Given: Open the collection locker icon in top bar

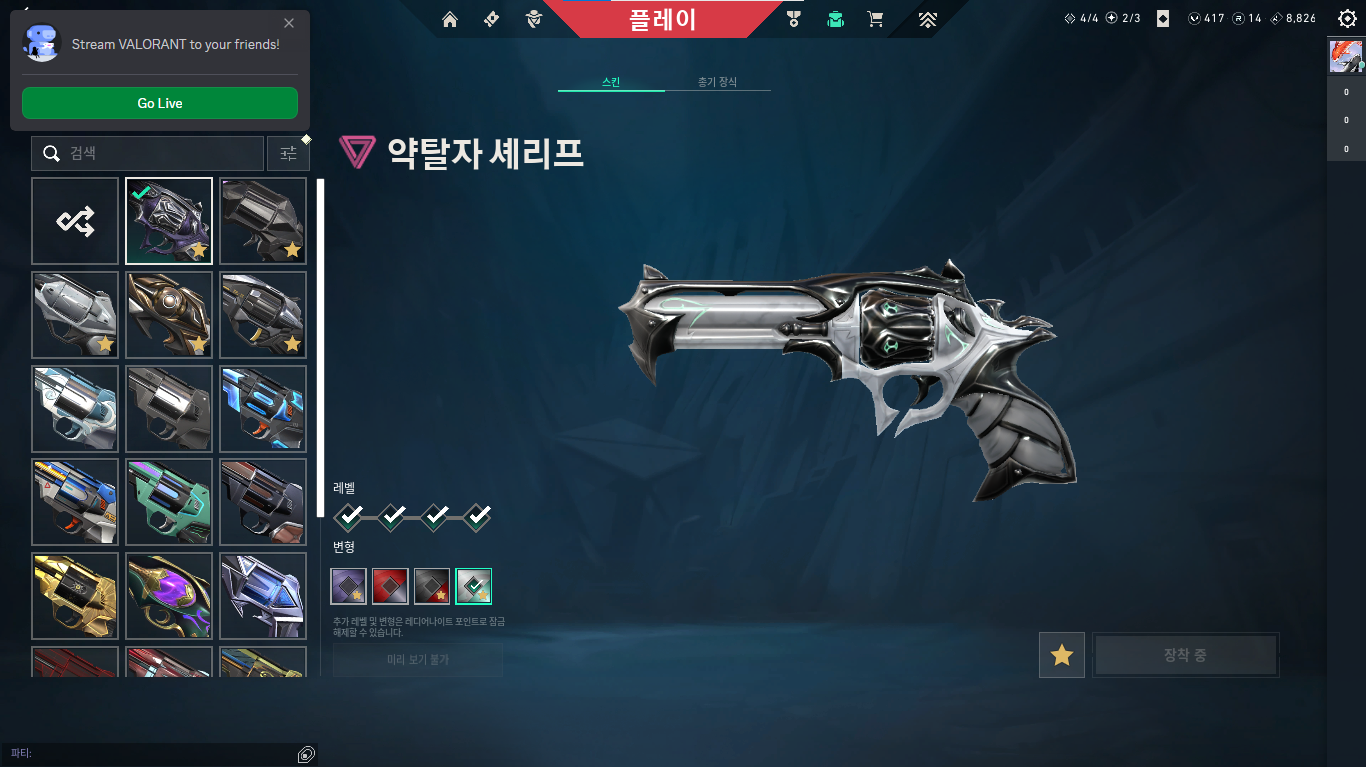Looking at the screenshot, I should point(835,19).
